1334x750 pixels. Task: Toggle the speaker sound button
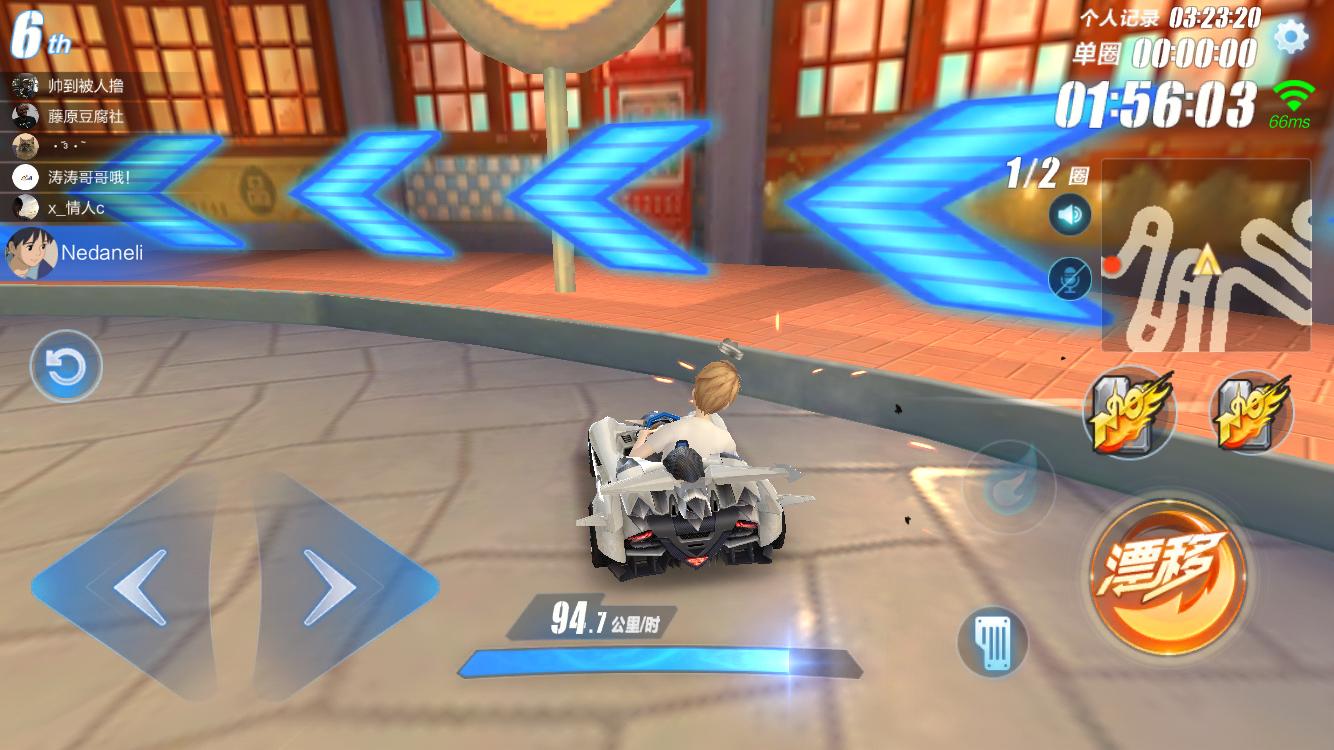tap(1070, 215)
